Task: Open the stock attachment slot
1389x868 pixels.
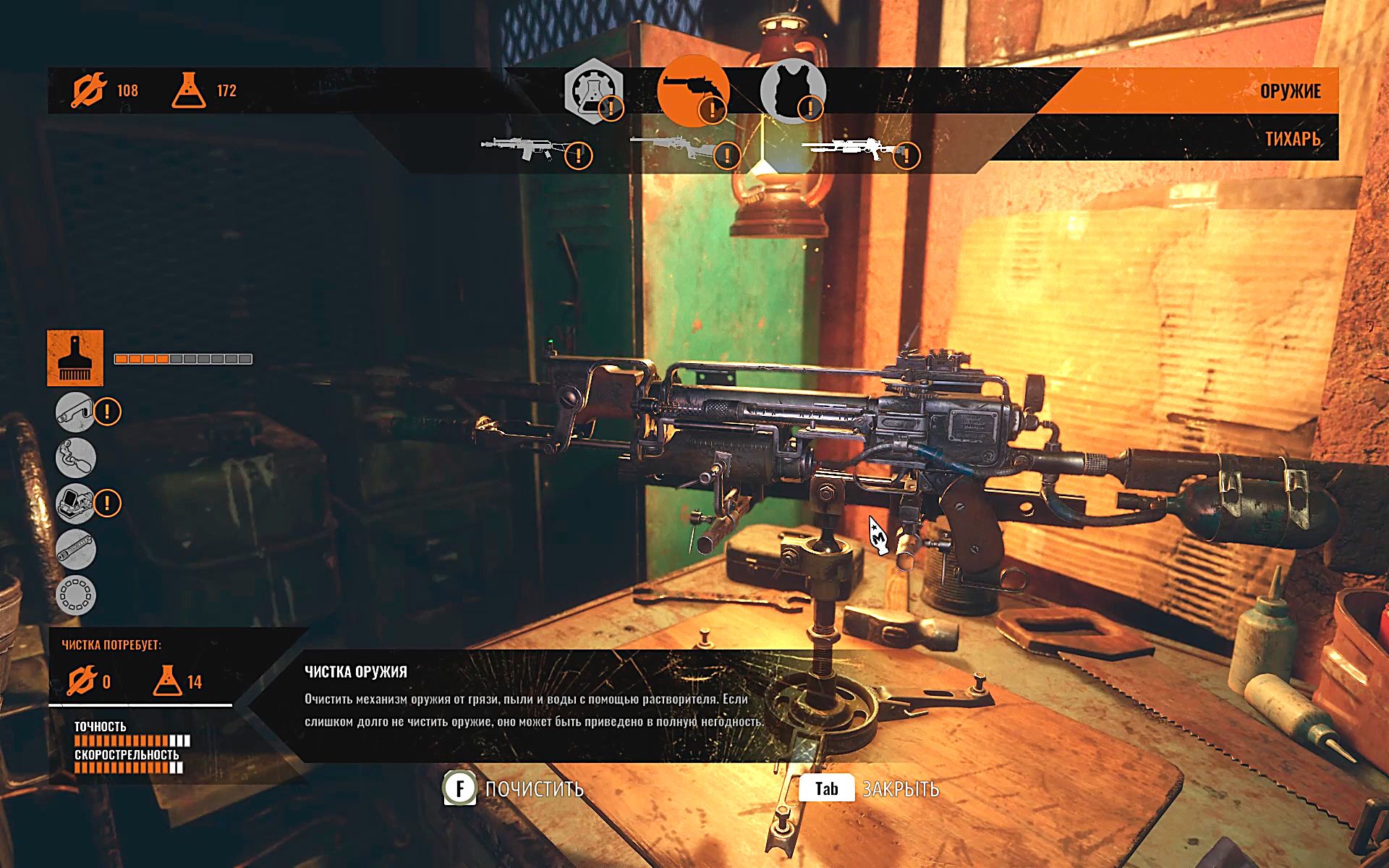Action: (x=75, y=412)
